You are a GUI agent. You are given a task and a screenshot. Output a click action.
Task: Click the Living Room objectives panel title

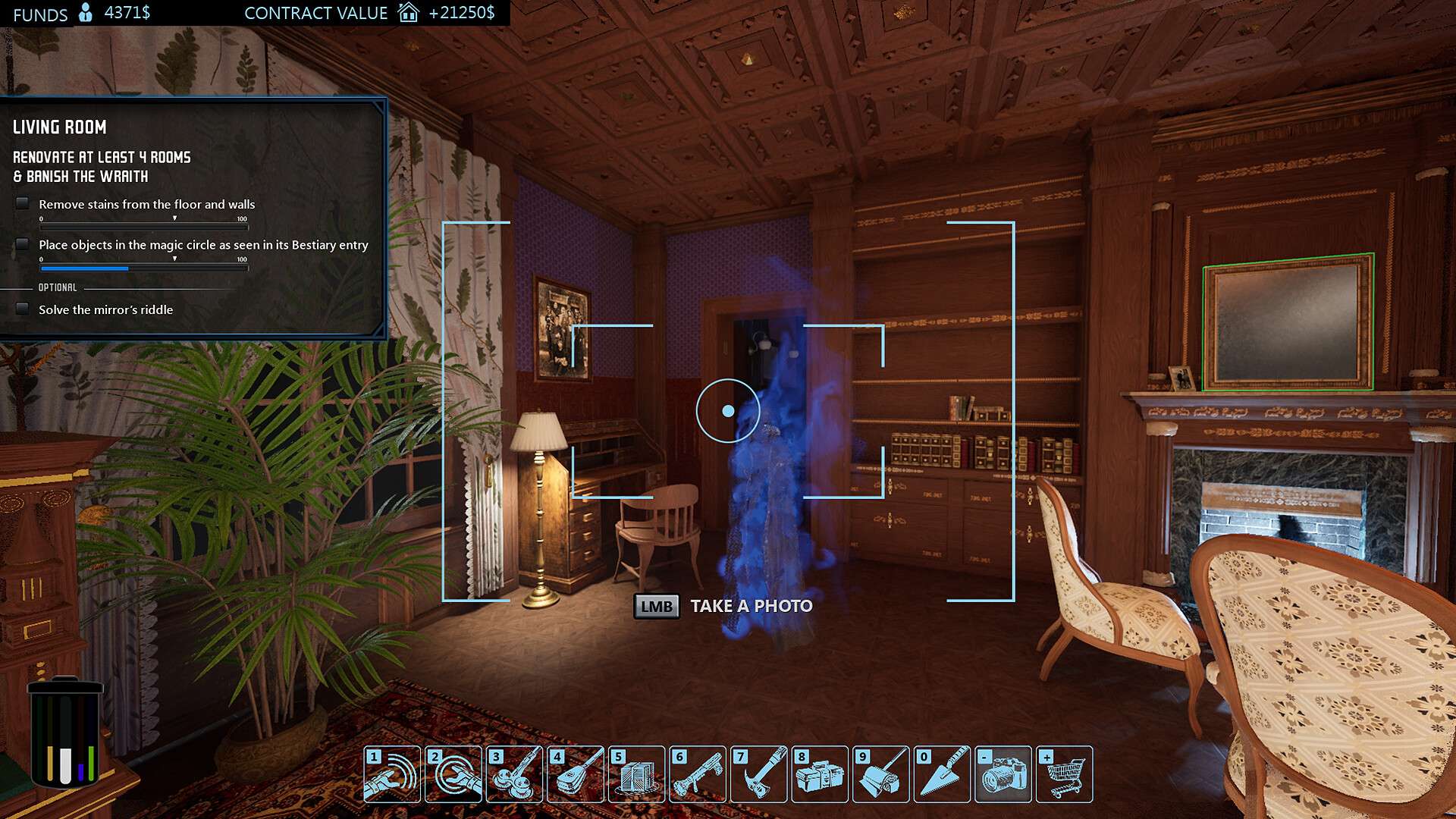[60, 127]
